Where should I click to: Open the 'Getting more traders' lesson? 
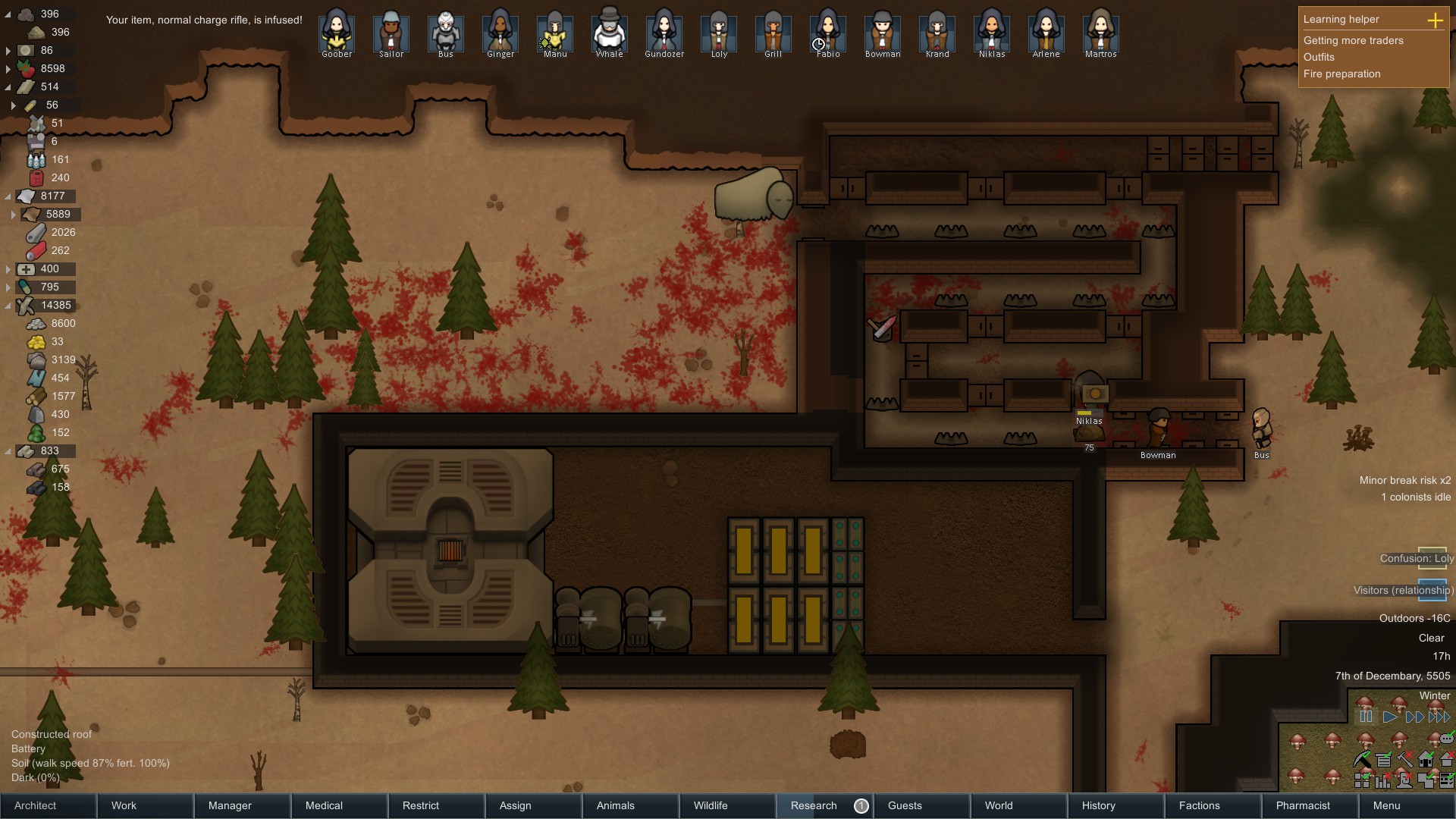coord(1354,40)
